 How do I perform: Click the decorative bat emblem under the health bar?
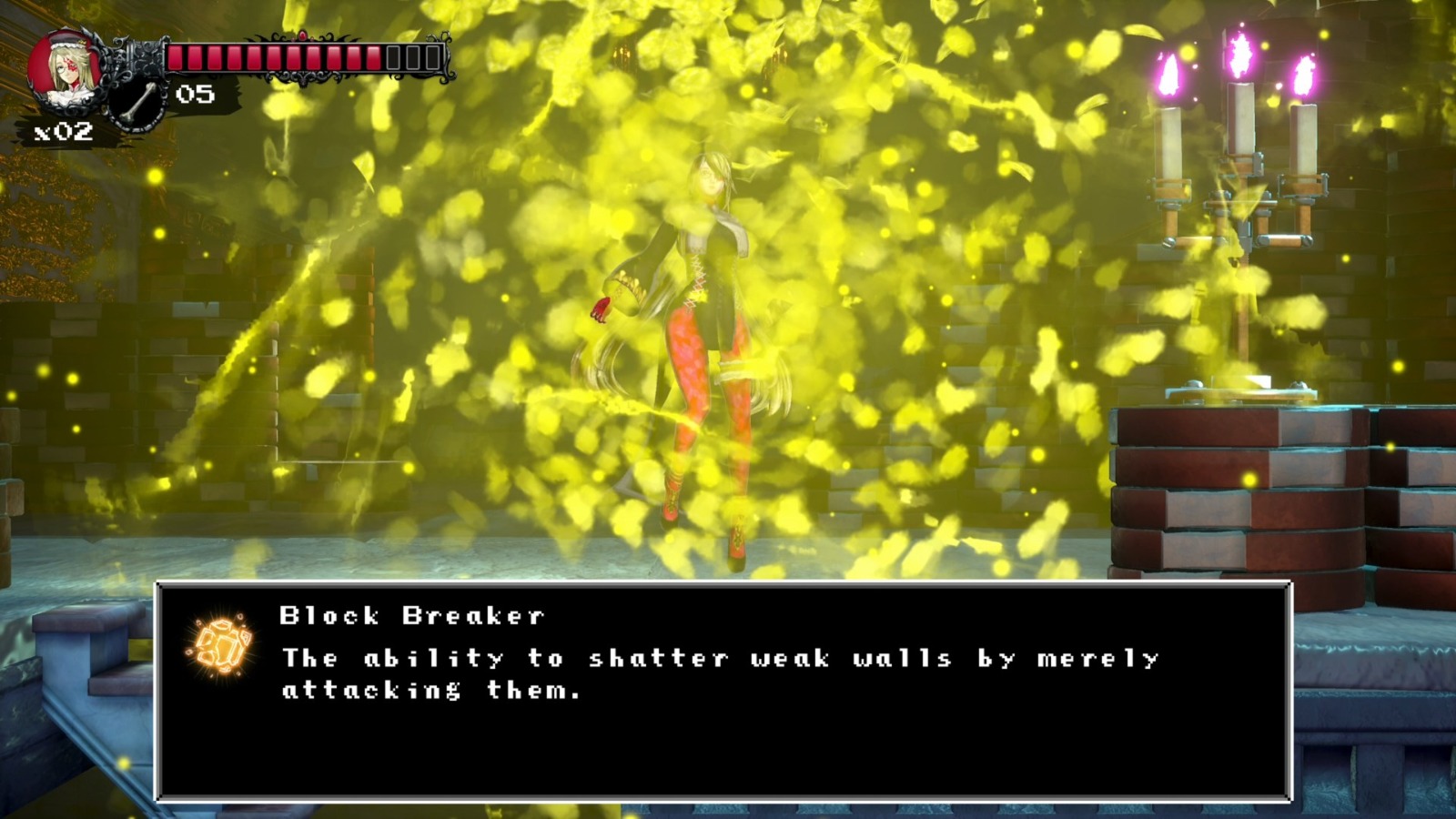coord(301,78)
